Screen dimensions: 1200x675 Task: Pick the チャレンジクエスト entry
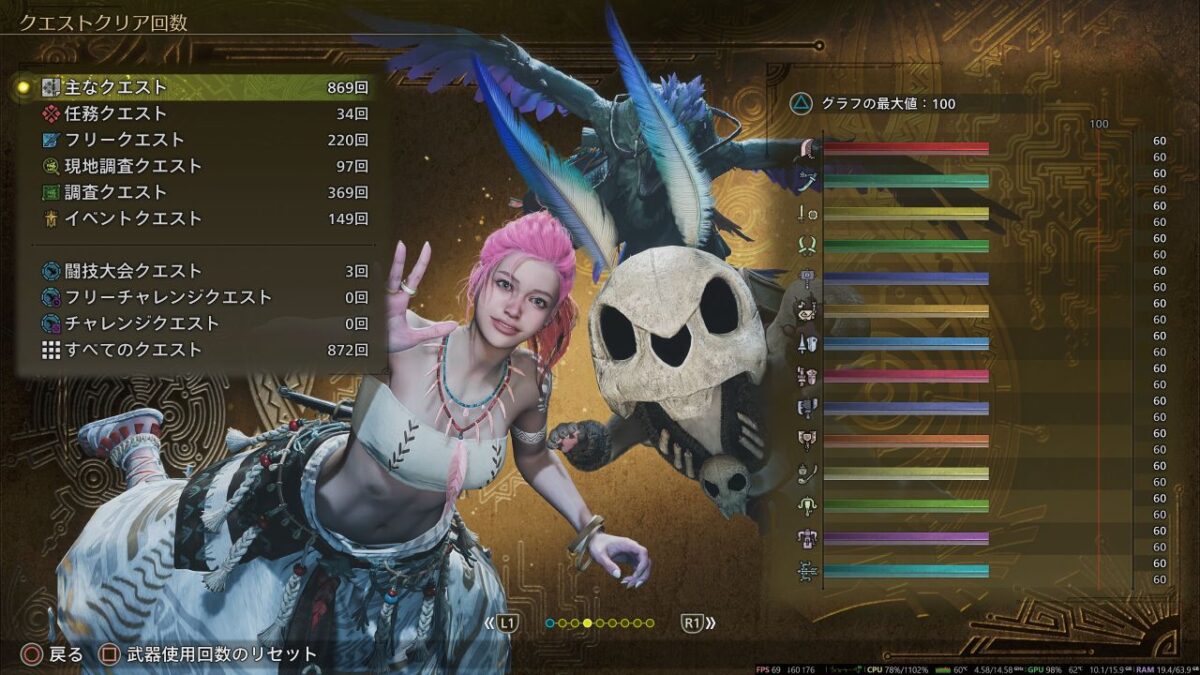(x=200, y=323)
